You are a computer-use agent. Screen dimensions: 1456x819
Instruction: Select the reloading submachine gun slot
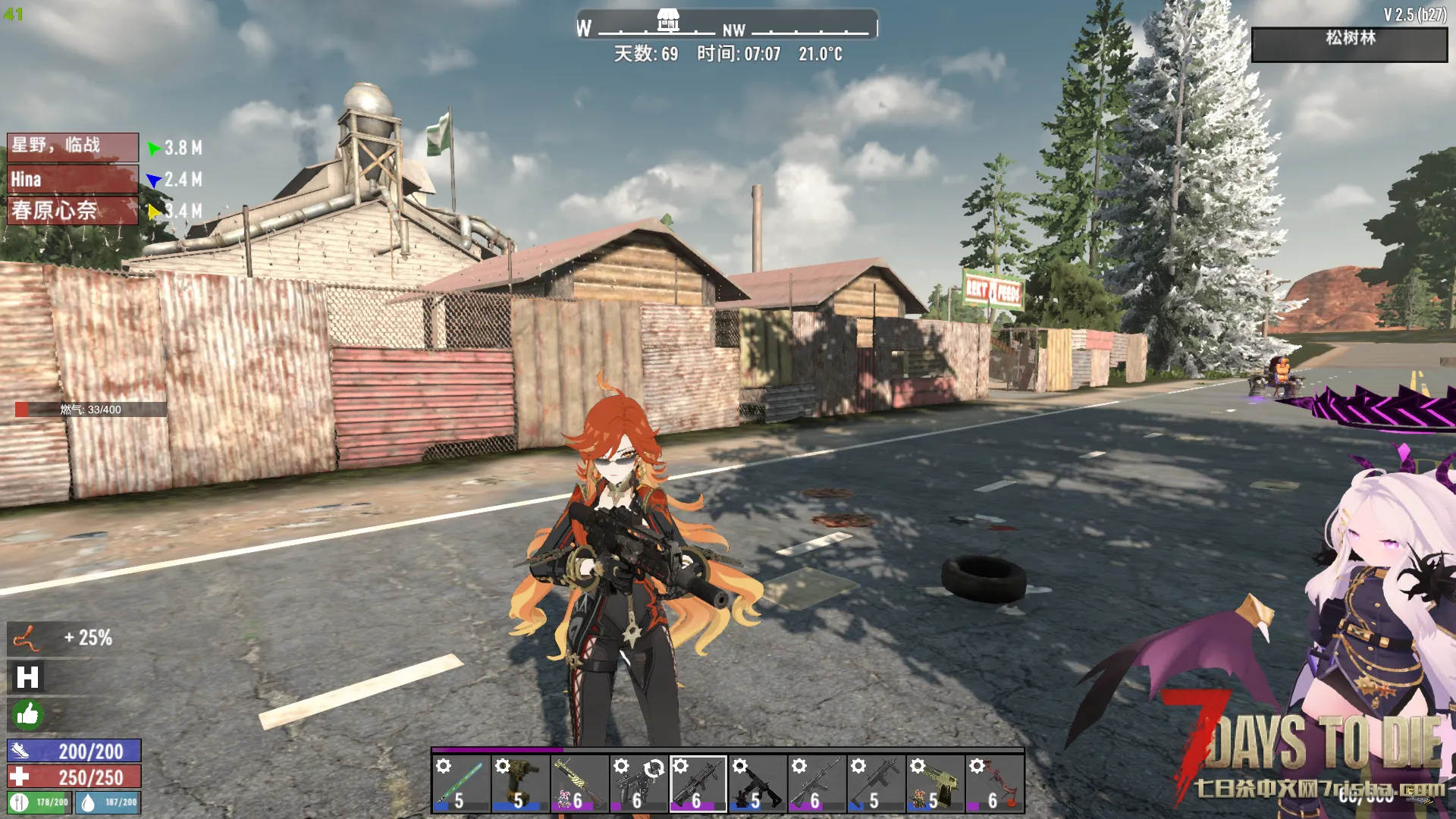tap(639, 784)
